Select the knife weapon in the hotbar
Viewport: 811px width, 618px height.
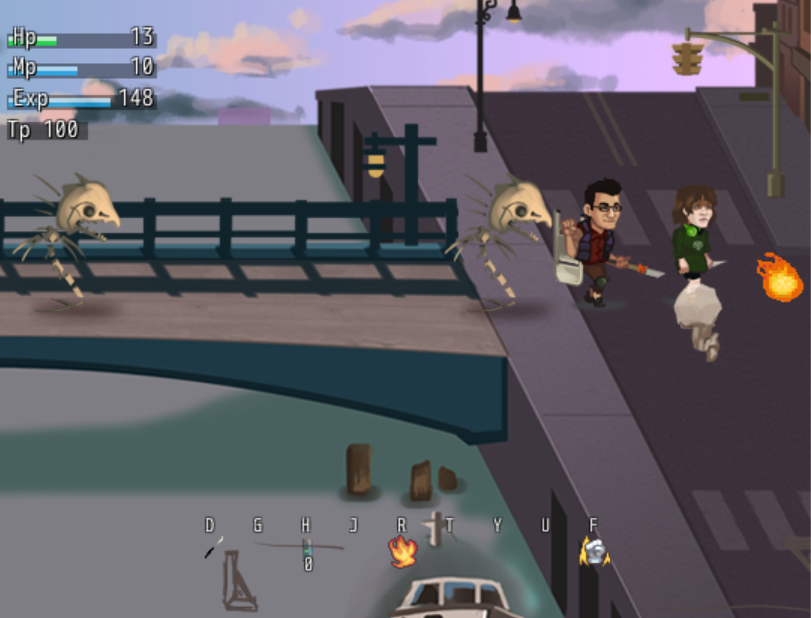click(213, 547)
